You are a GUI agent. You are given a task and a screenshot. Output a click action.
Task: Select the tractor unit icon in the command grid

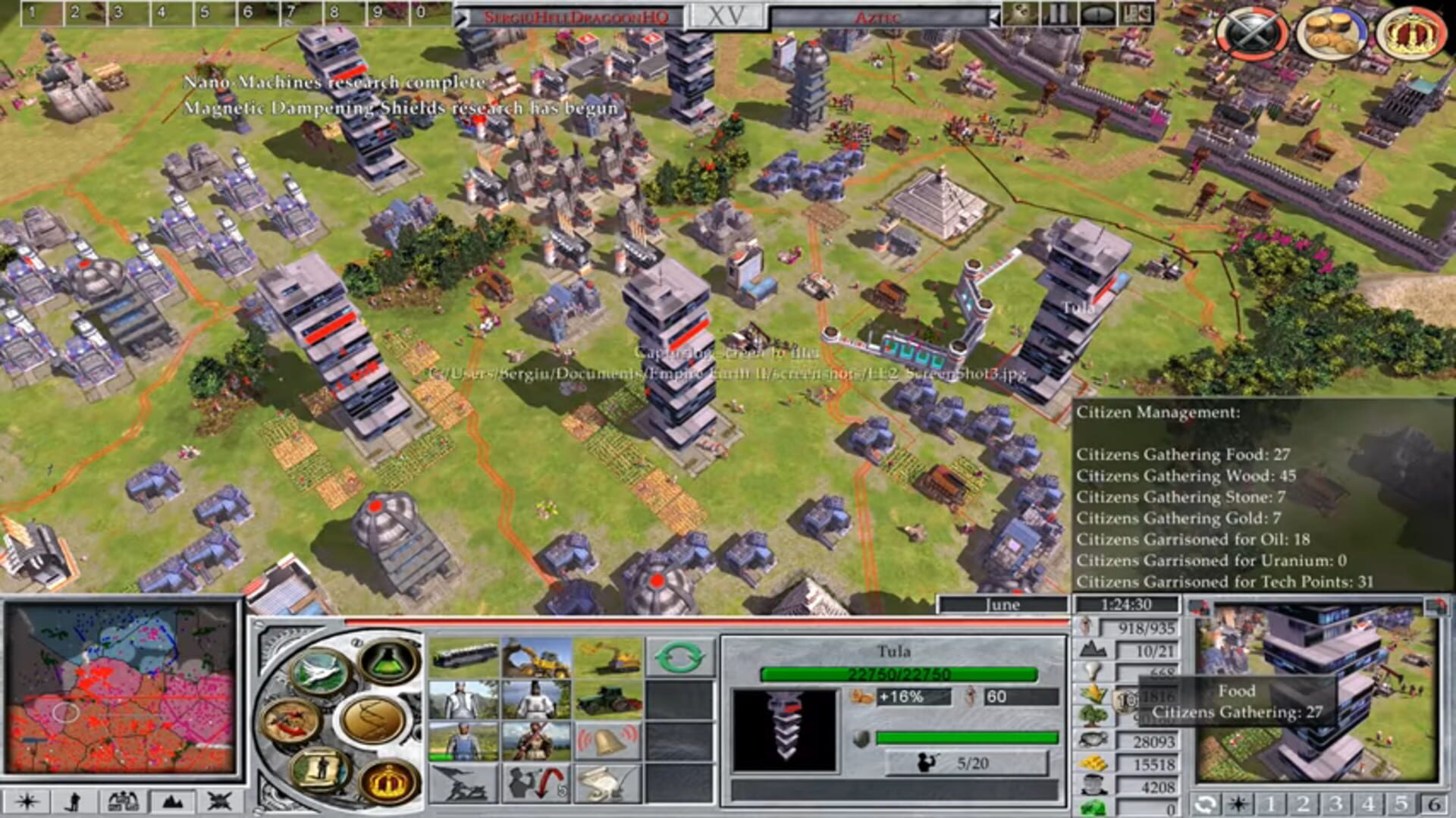pyautogui.click(x=607, y=700)
